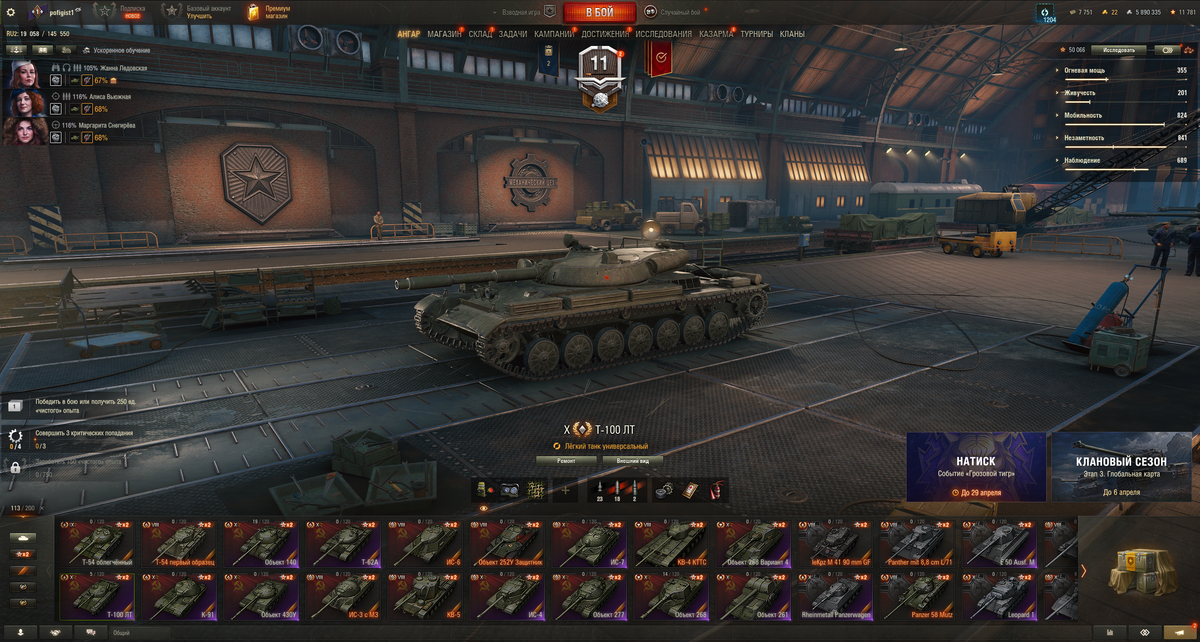Select the ИС-7 tank in the carousel

(x=590, y=544)
